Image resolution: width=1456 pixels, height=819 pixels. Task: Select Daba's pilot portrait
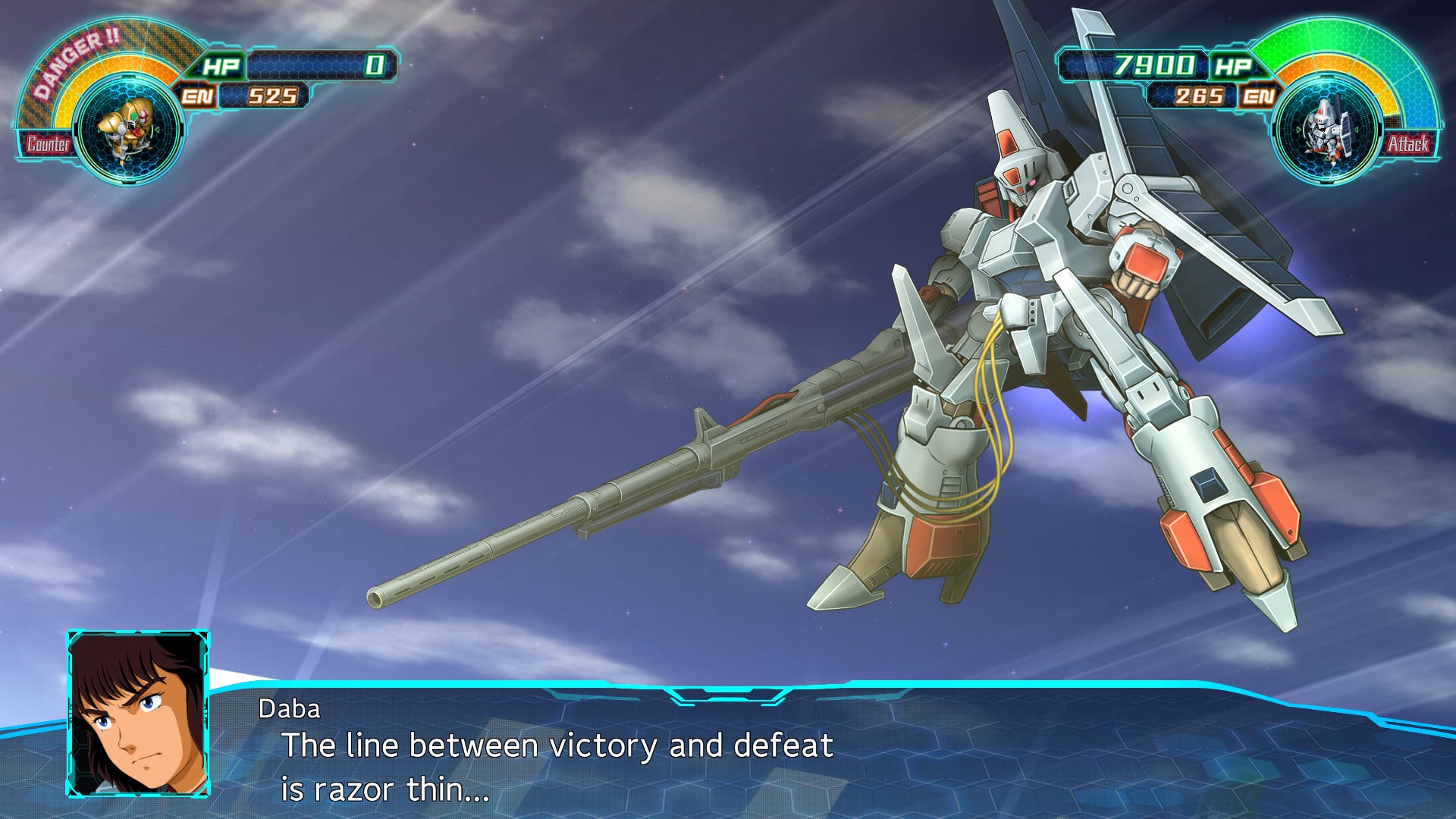click(138, 714)
